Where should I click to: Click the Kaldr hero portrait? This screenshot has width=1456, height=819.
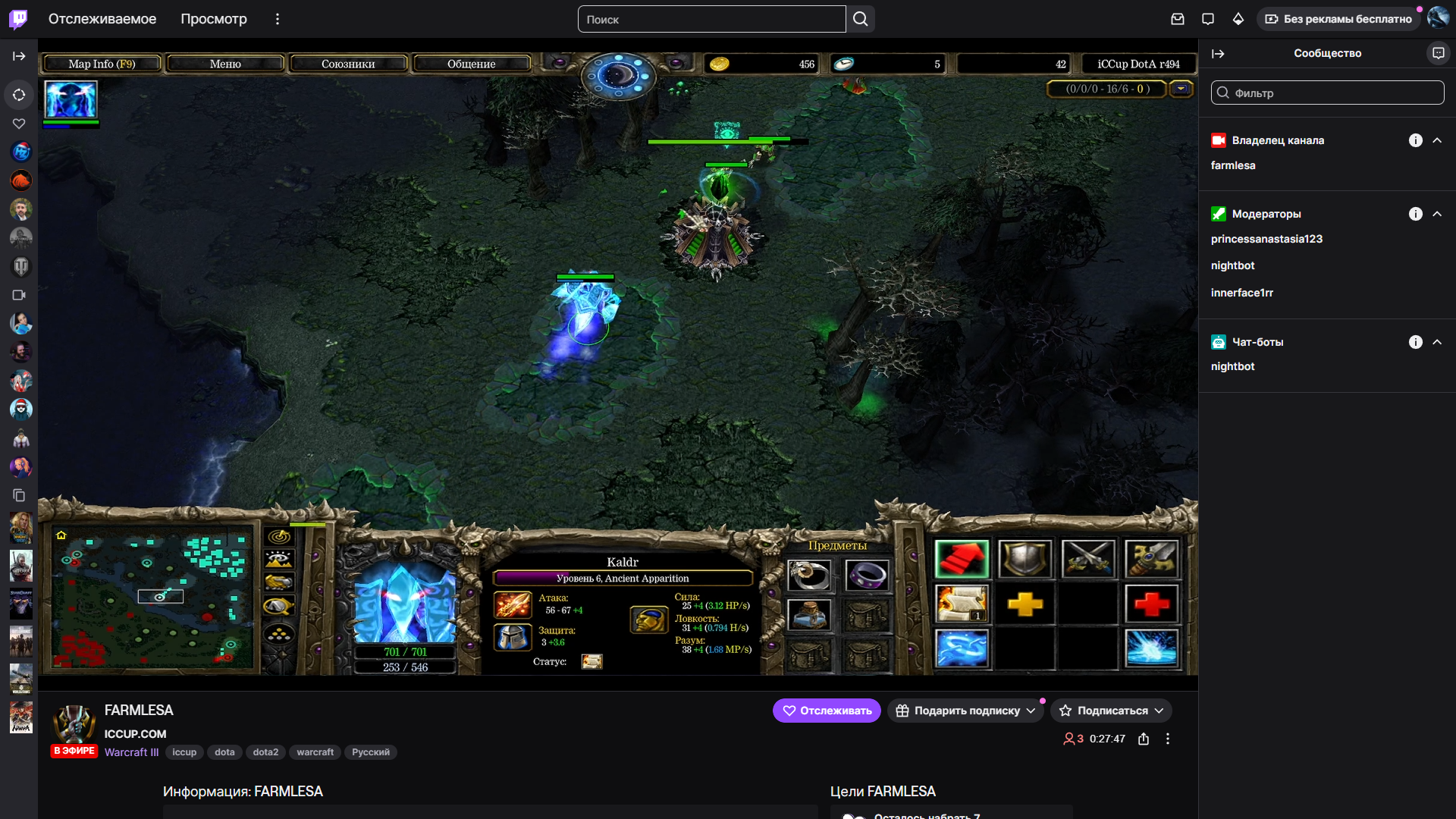405,603
